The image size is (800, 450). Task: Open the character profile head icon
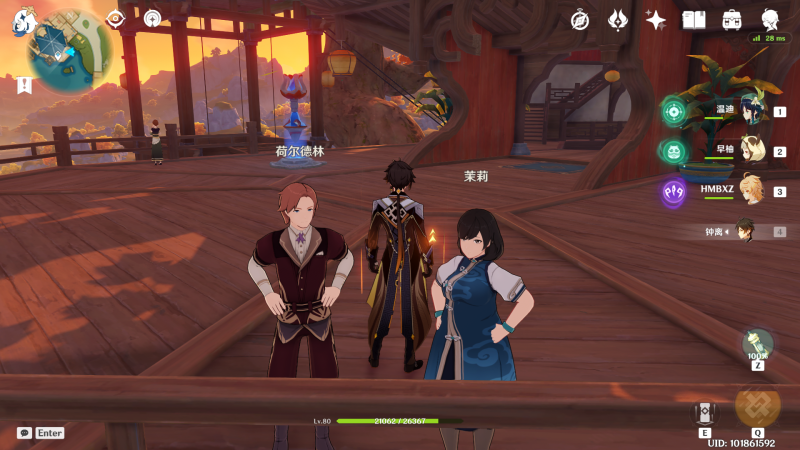[x=771, y=19]
